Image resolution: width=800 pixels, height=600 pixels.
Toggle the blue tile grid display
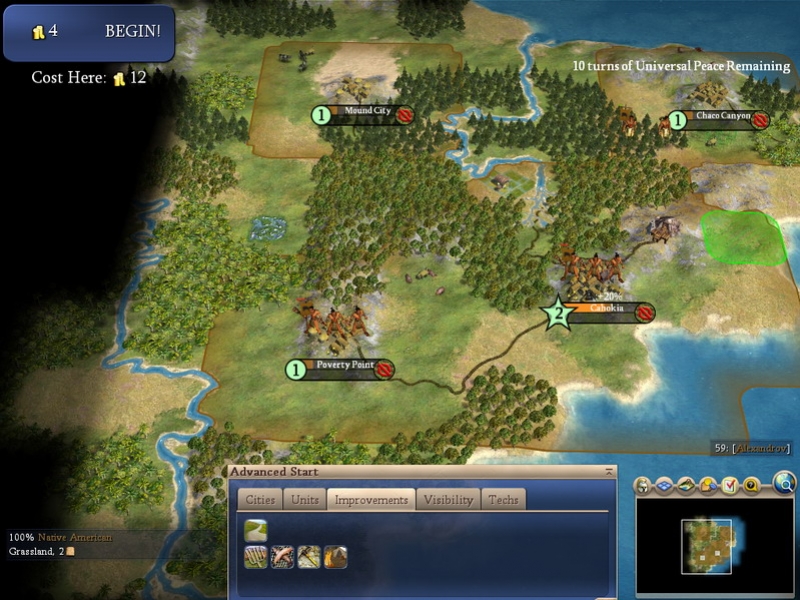point(664,486)
